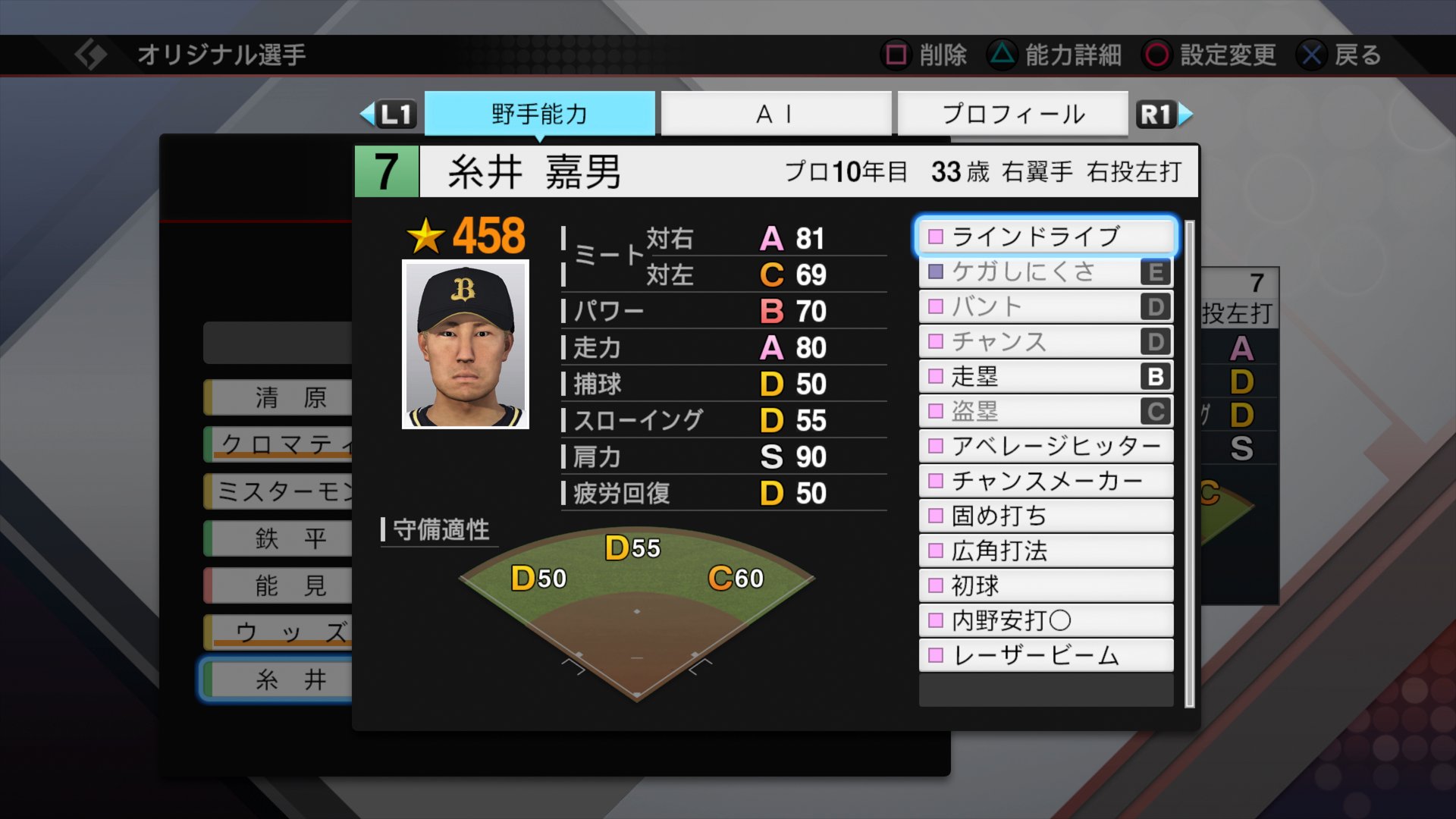Select 清原 from the player list
Image resolution: width=1456 pixels, height=819 pixels.
pos(281,397)
